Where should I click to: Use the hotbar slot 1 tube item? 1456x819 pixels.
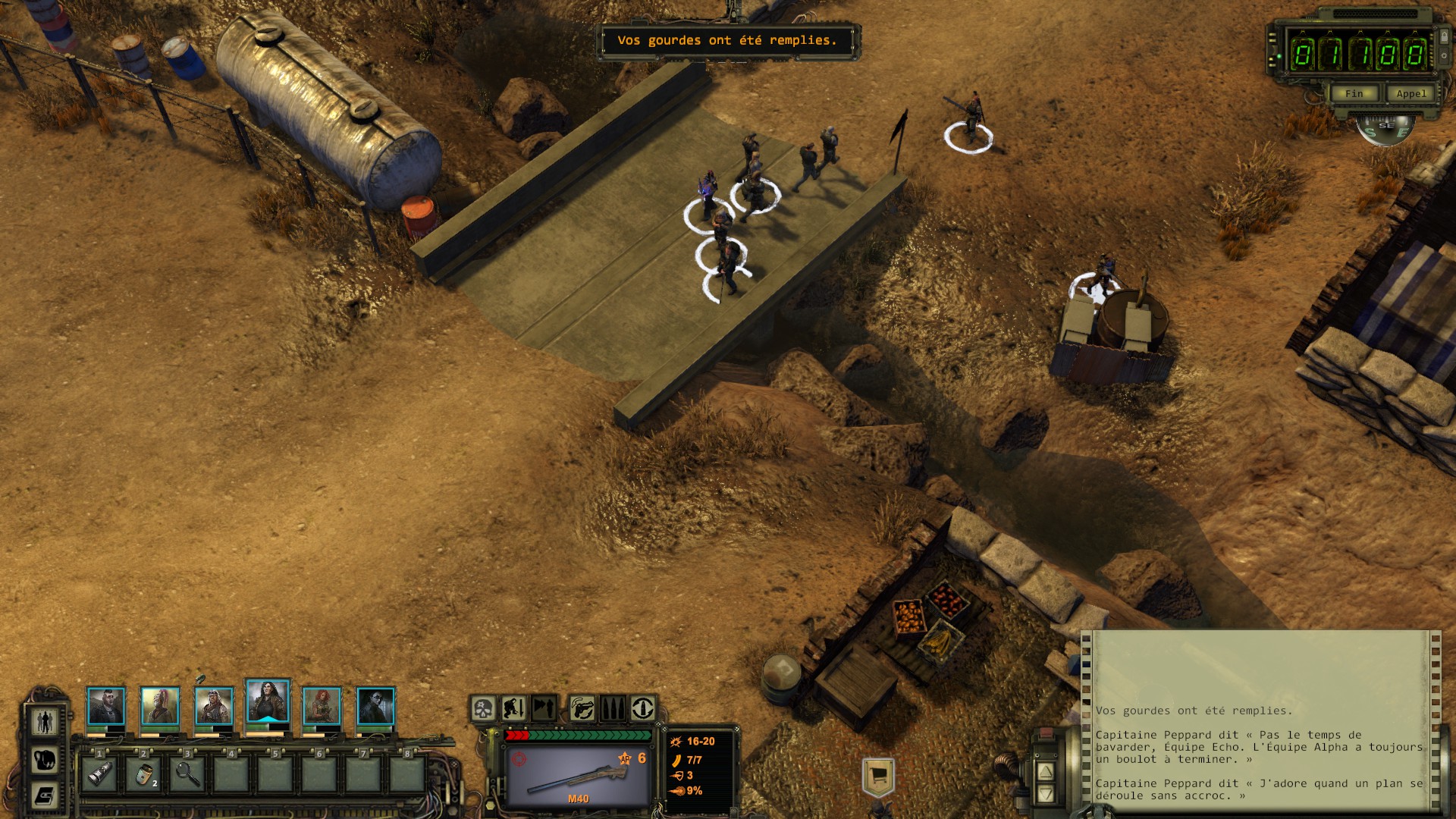coord(100,774)
